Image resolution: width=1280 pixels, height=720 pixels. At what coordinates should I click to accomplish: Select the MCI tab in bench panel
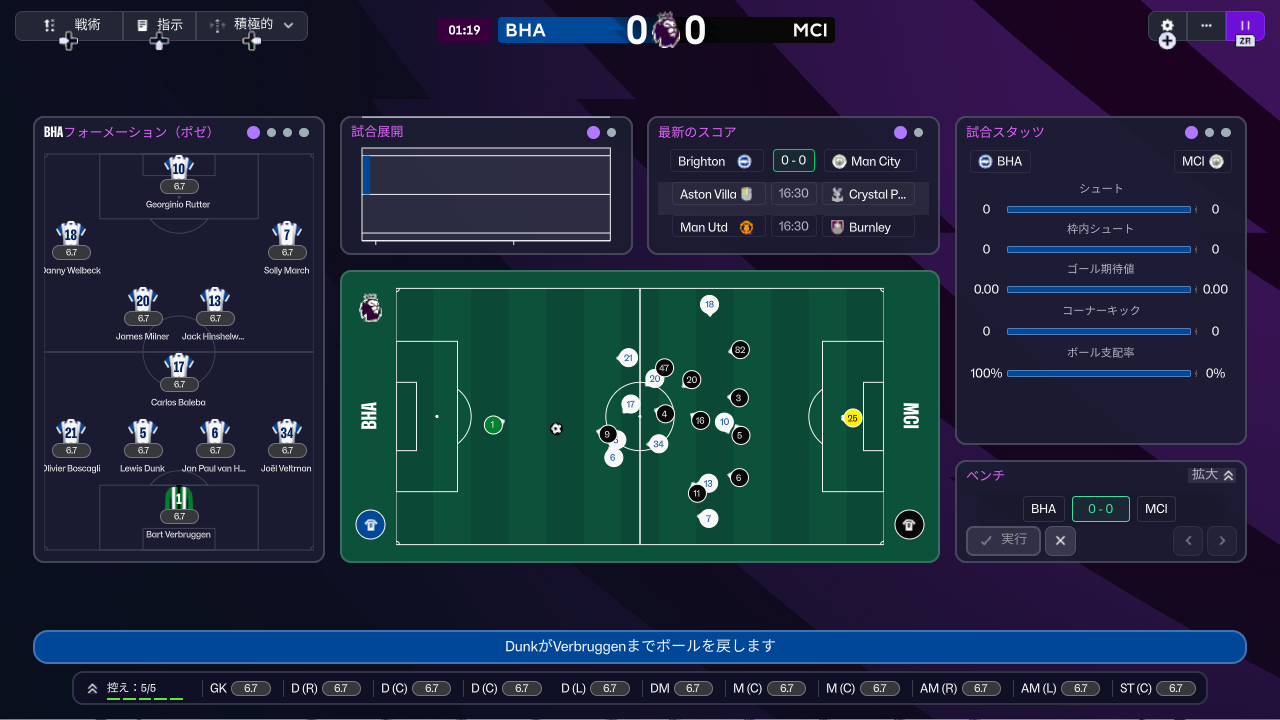coord(1156,509)
